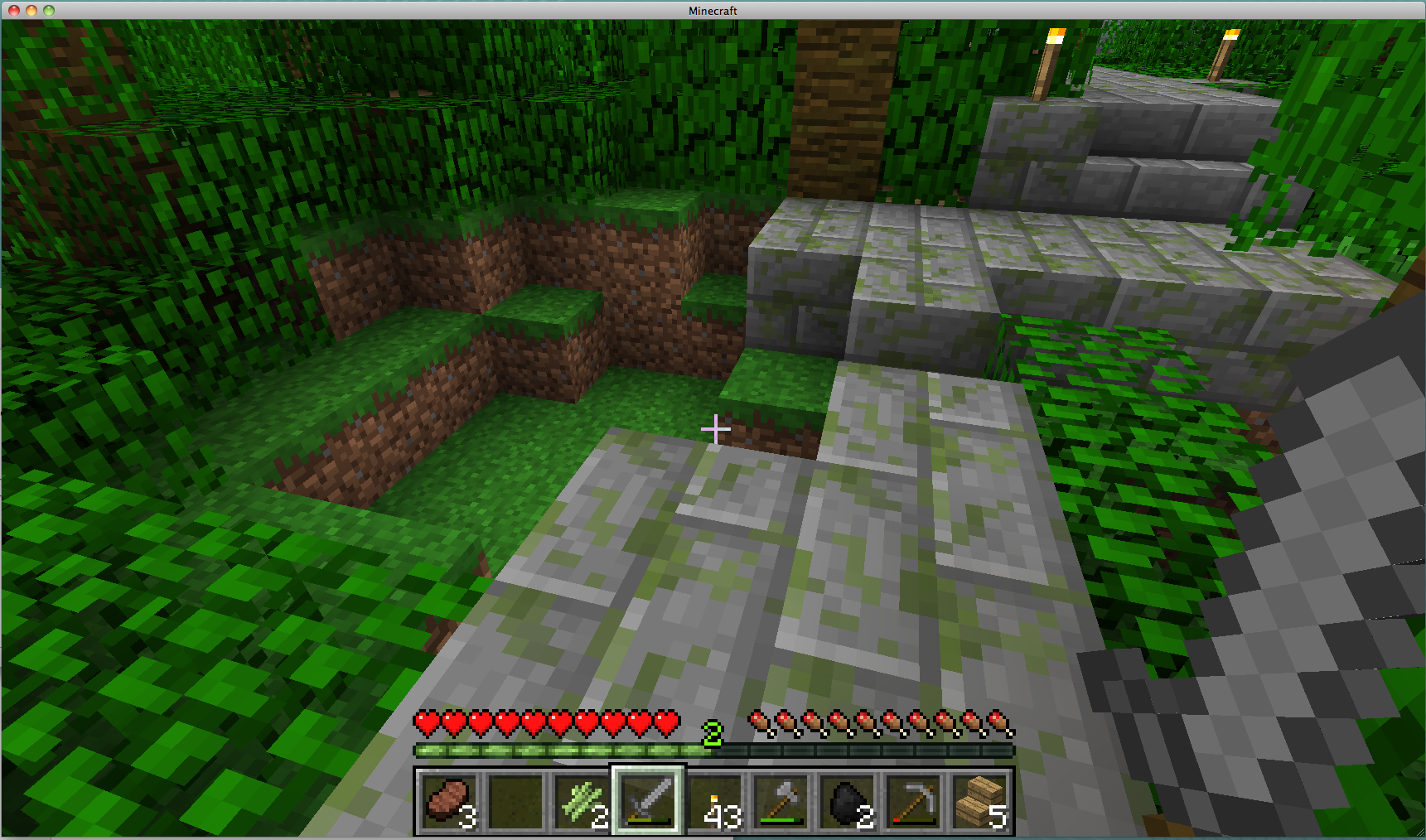Close the Minecraft window

(x=14, y=11)
